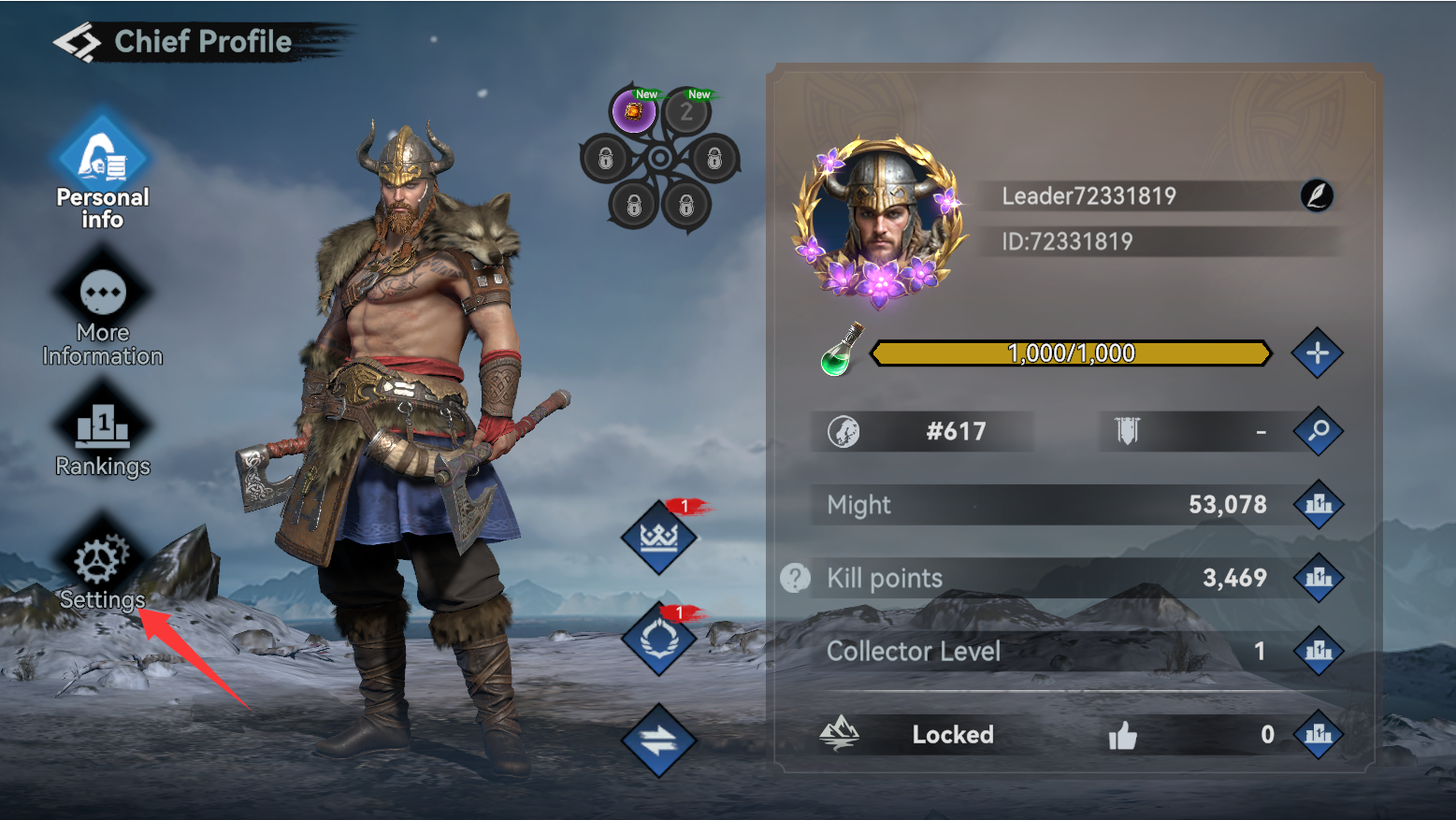Image resolution: width=1456 pixels, height=820 pixels.
Task: Open the laurel wreath icon button
Action: click(x=659, y=640)
